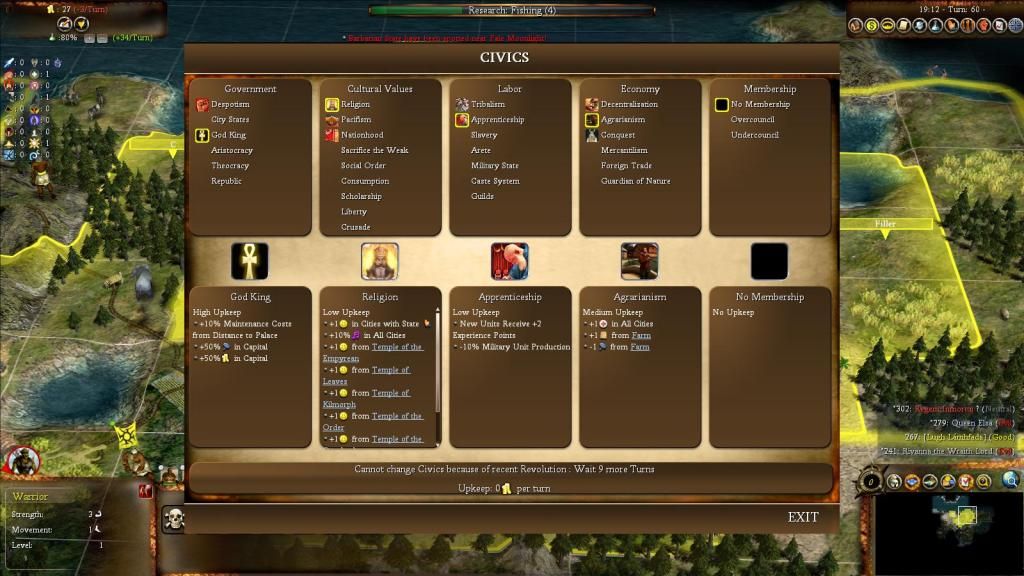1024x576 pixels.
Task: Choose Caste System labor civic
Action: pos(495,181)
